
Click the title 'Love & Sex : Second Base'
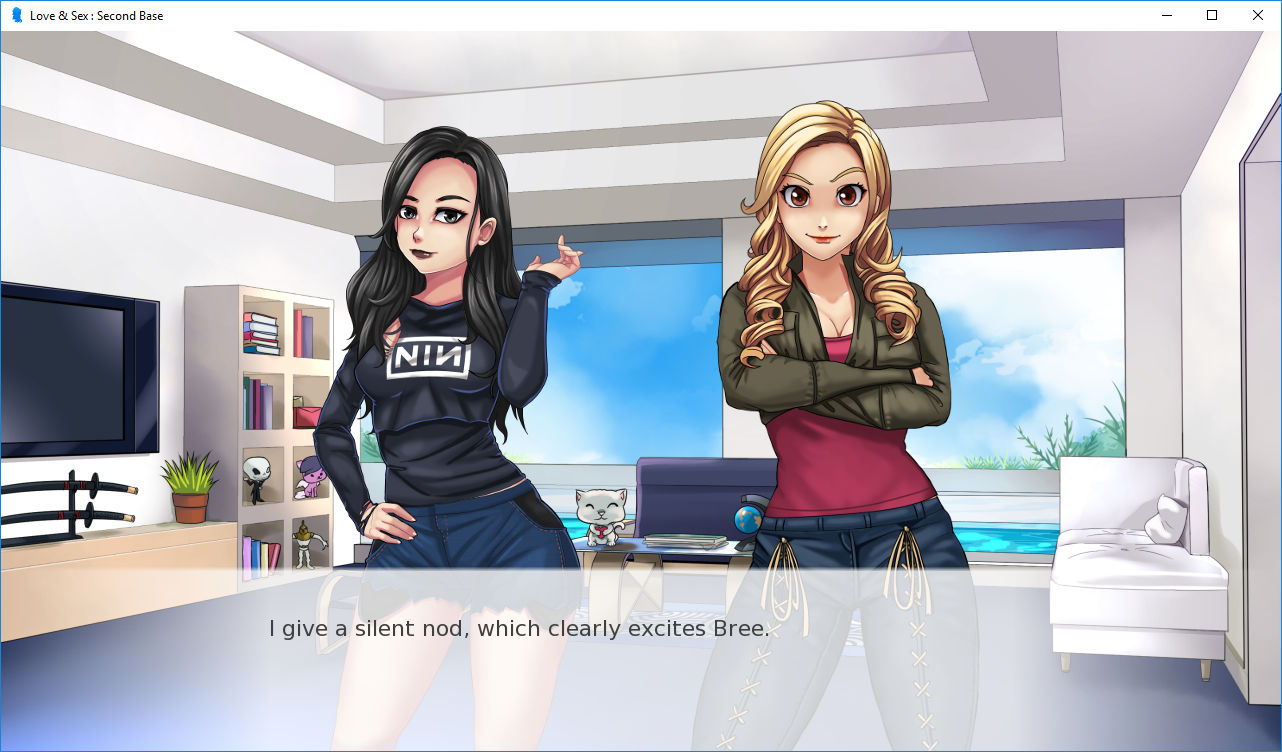[x=95, y=15]
